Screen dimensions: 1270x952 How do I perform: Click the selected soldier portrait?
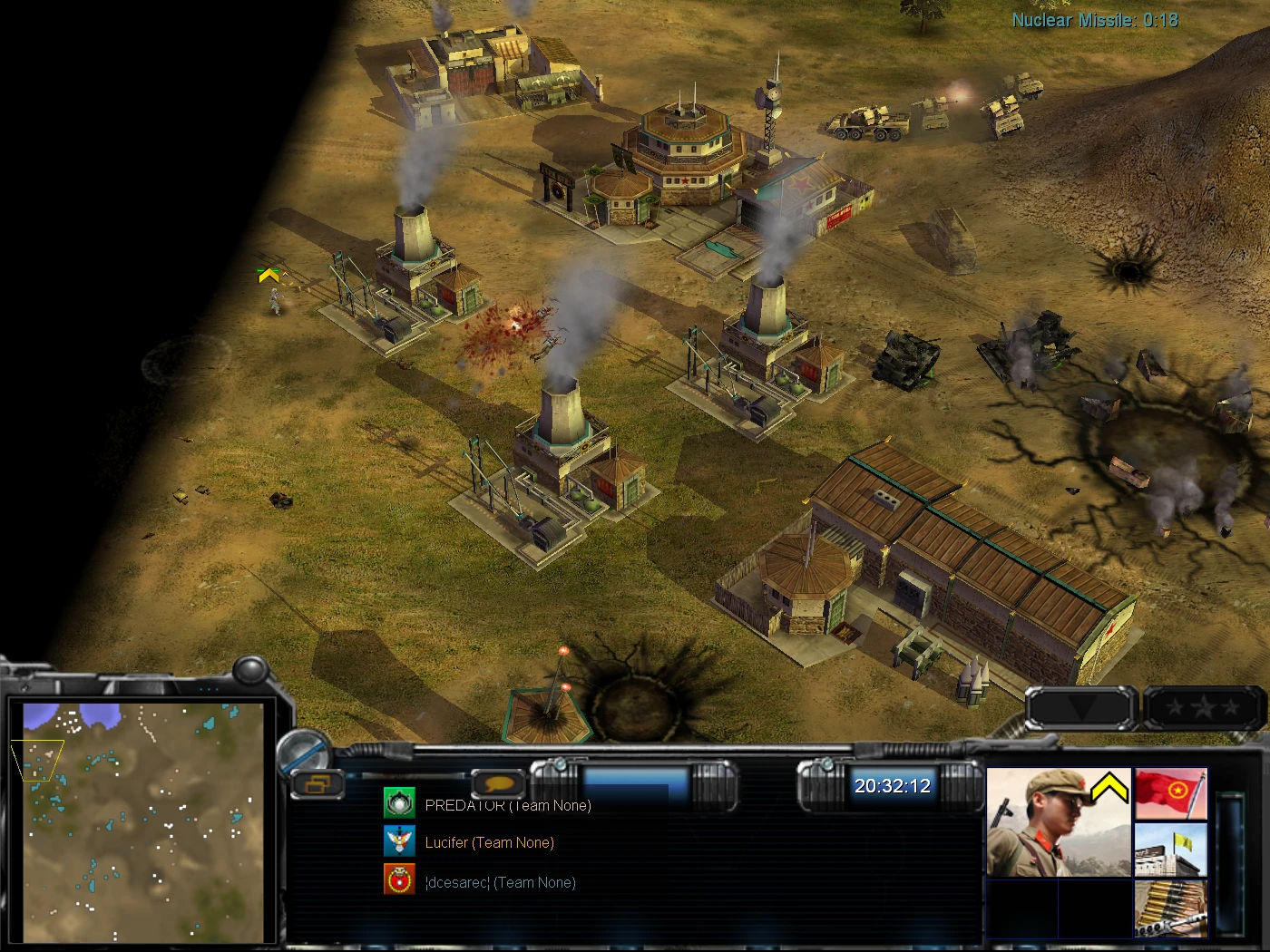1058,822
